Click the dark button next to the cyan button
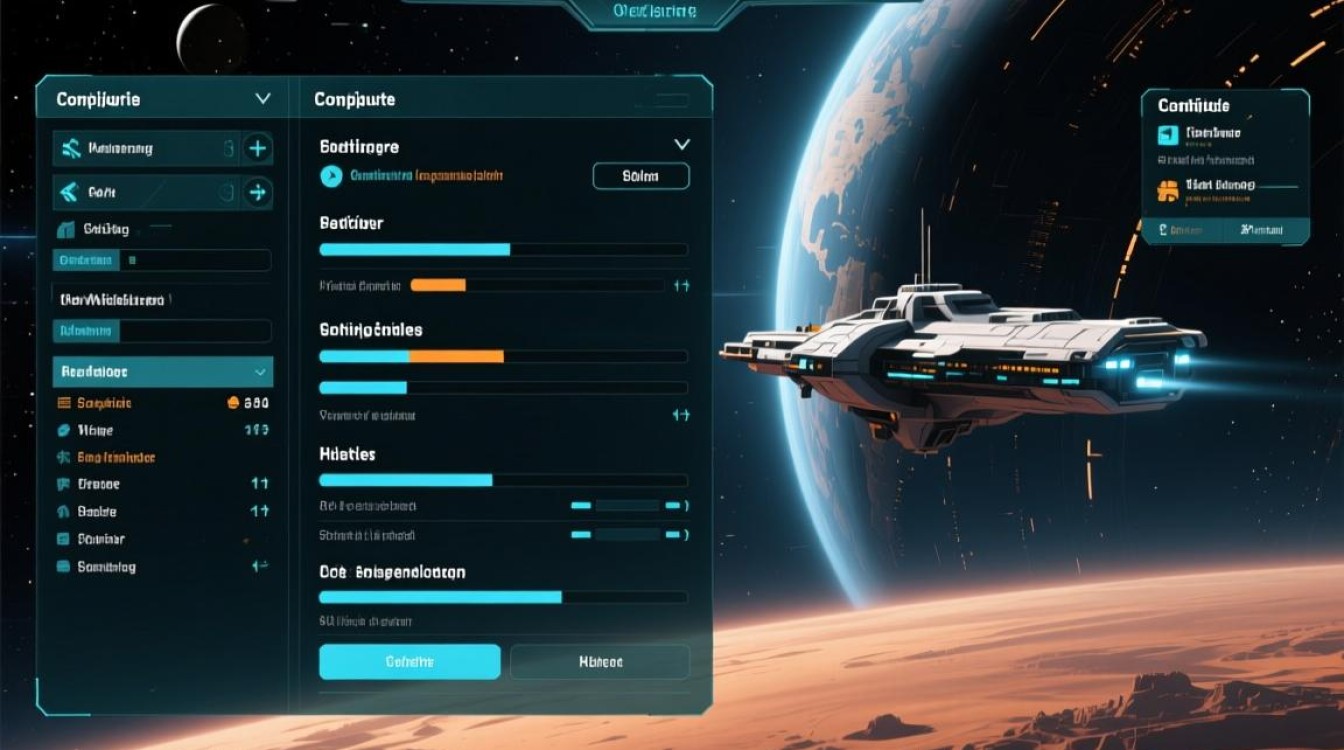 (x=600, y=662)
